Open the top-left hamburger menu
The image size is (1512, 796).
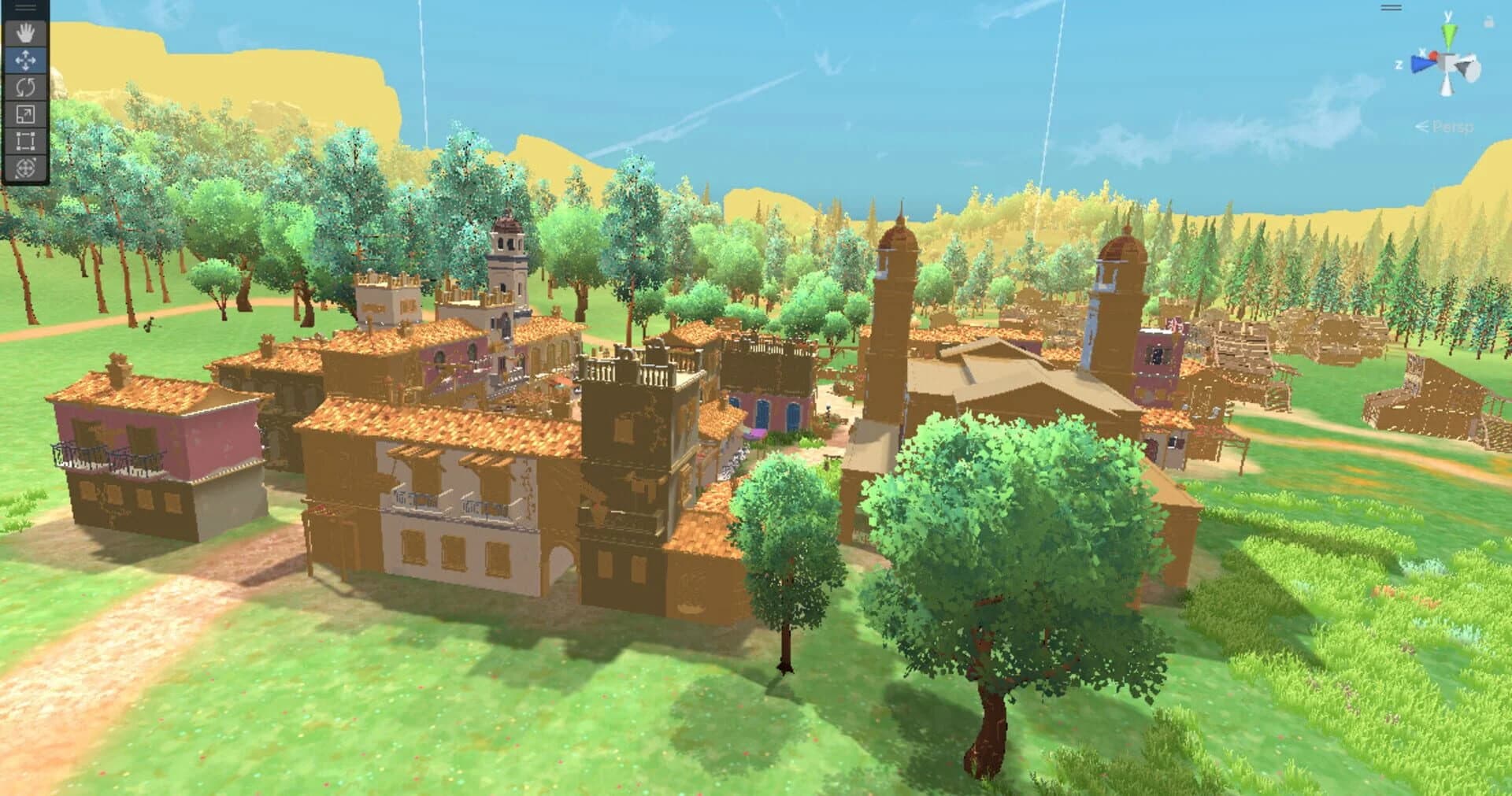click(x=25, y=8)
